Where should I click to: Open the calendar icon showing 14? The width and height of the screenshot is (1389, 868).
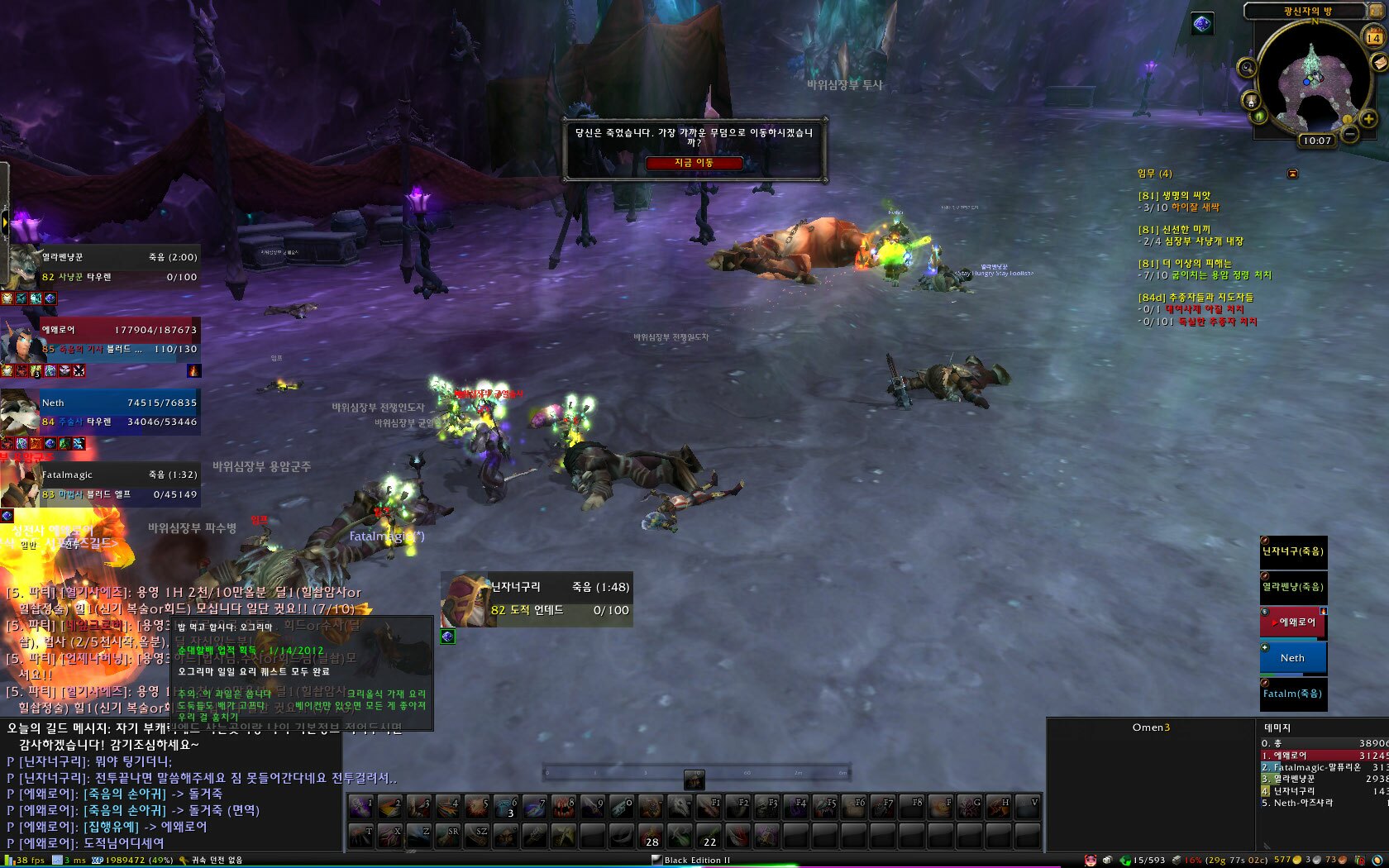click(x=1373, y=37)
